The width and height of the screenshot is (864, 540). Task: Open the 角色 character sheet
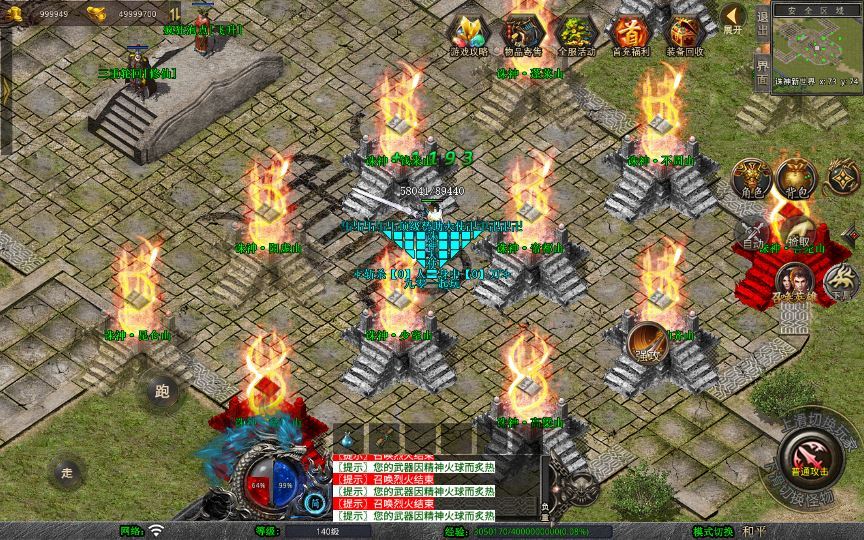(750, 178)
